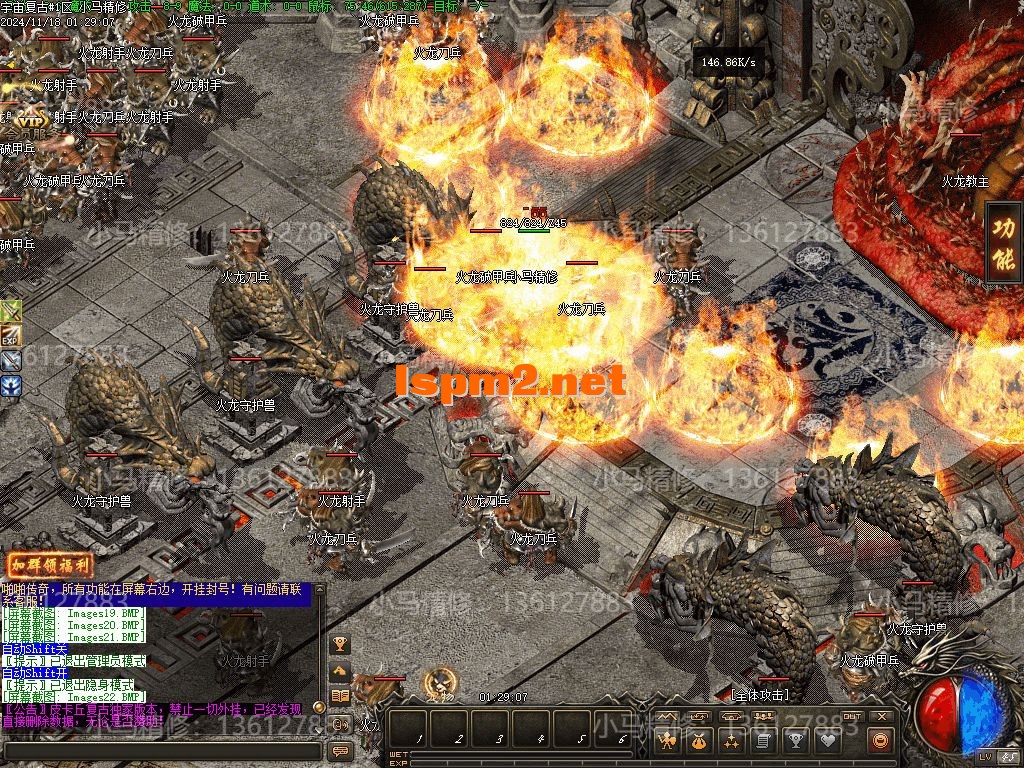Open the gold ingot shop button
This screenshot has width=1024, height=768.
[880, 741]
